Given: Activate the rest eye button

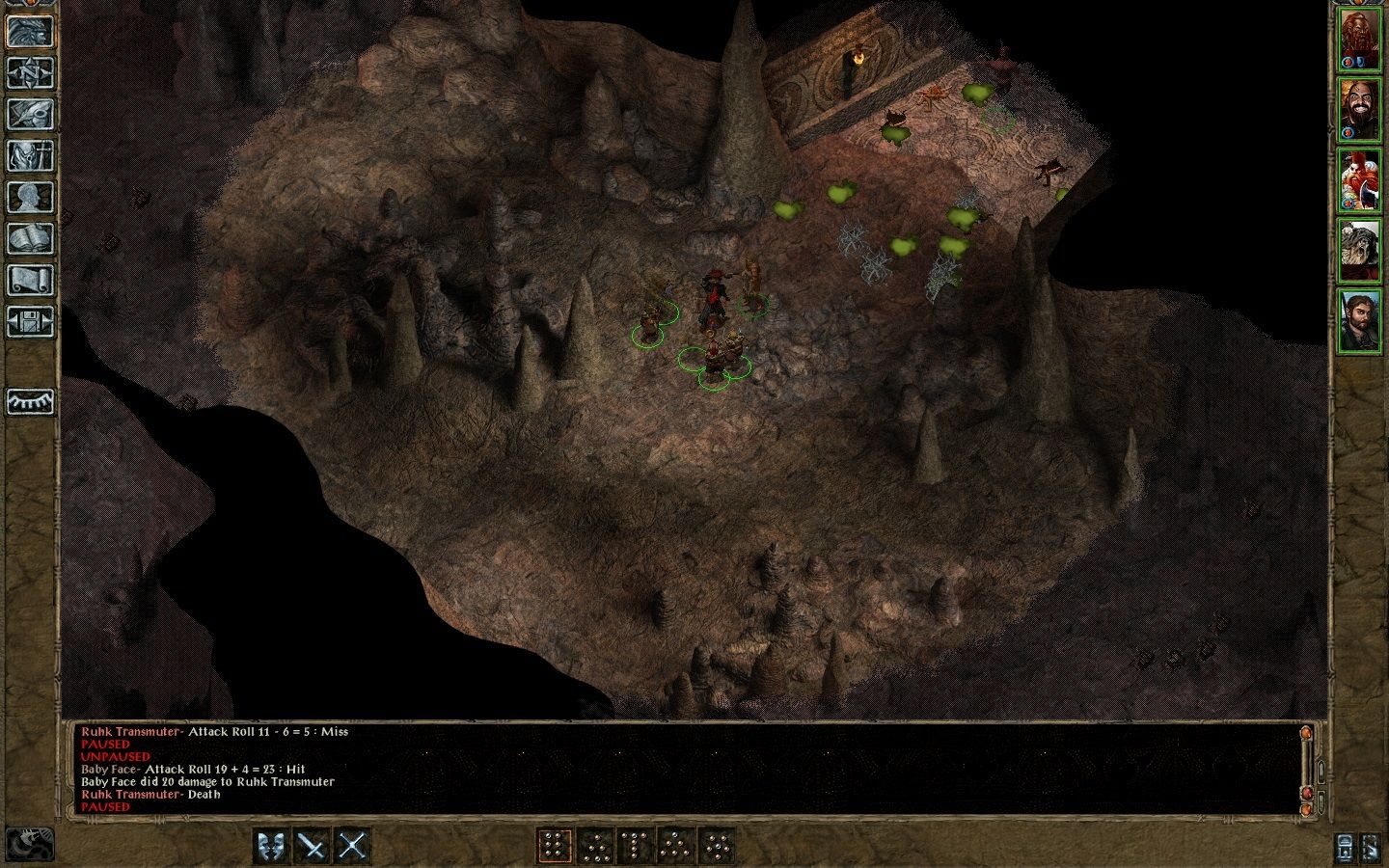Looking at the screenshot, I should point(31,401).
